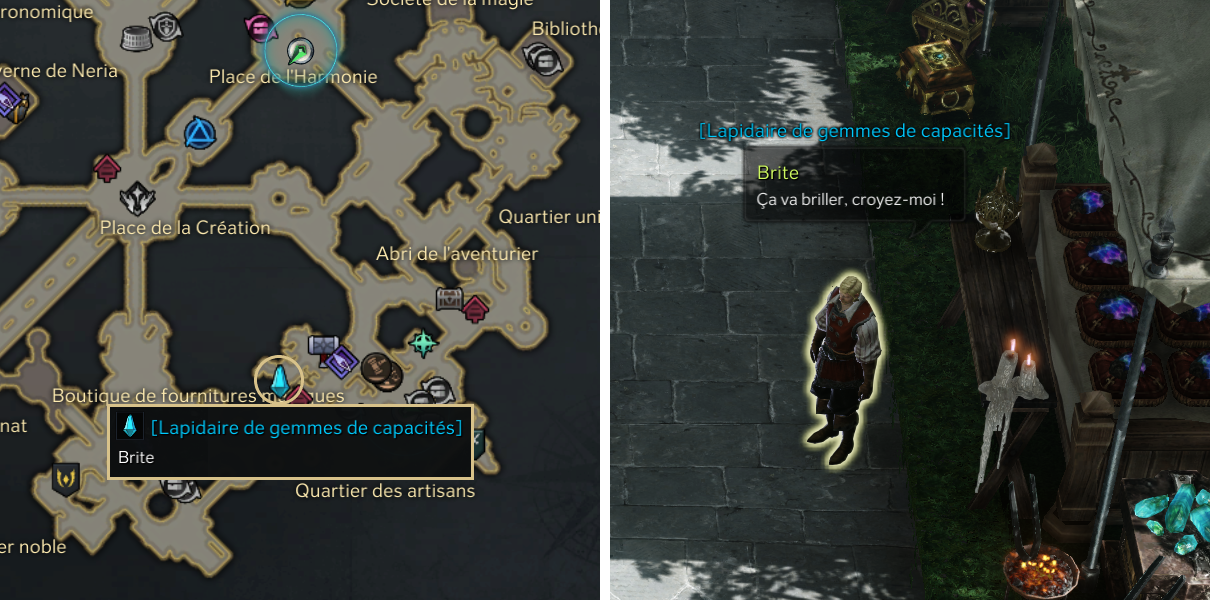The width and height of the screenshot is (1210, 600).
Task: Click the green arrow player position marker
Action: [299, 50]
